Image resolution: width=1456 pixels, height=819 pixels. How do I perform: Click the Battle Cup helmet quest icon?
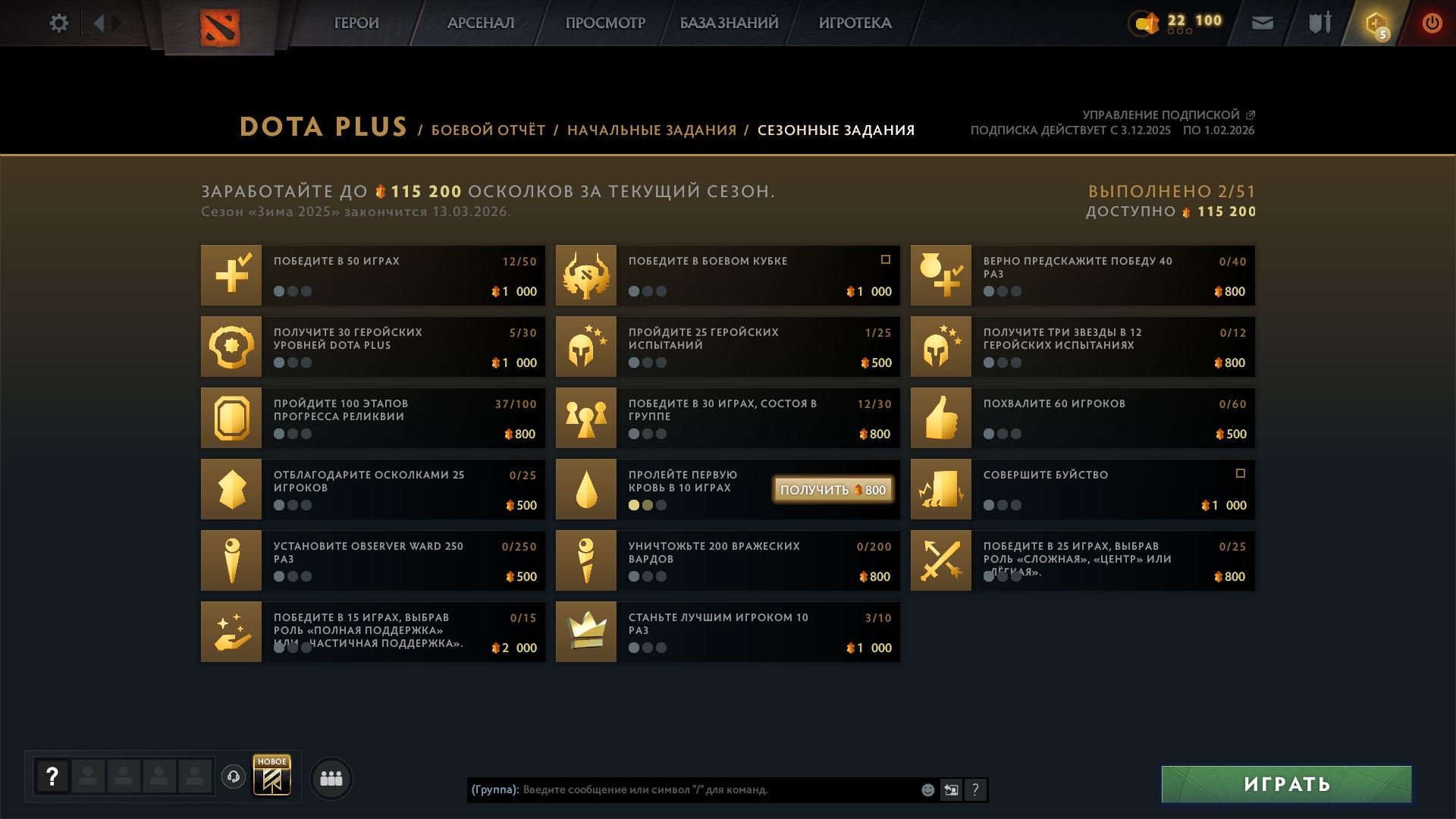(585, 275)
